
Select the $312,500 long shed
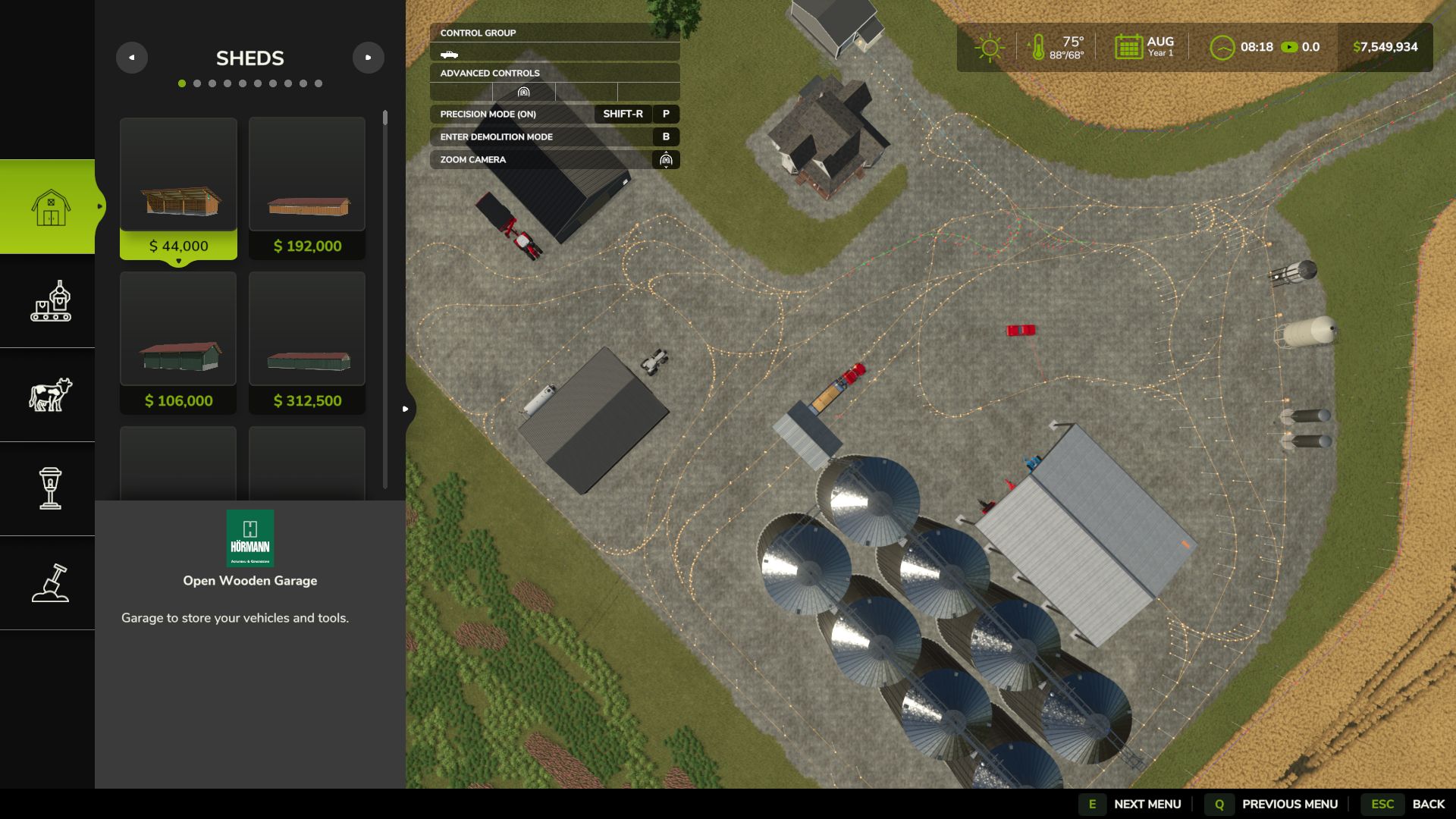click(307, 343)
